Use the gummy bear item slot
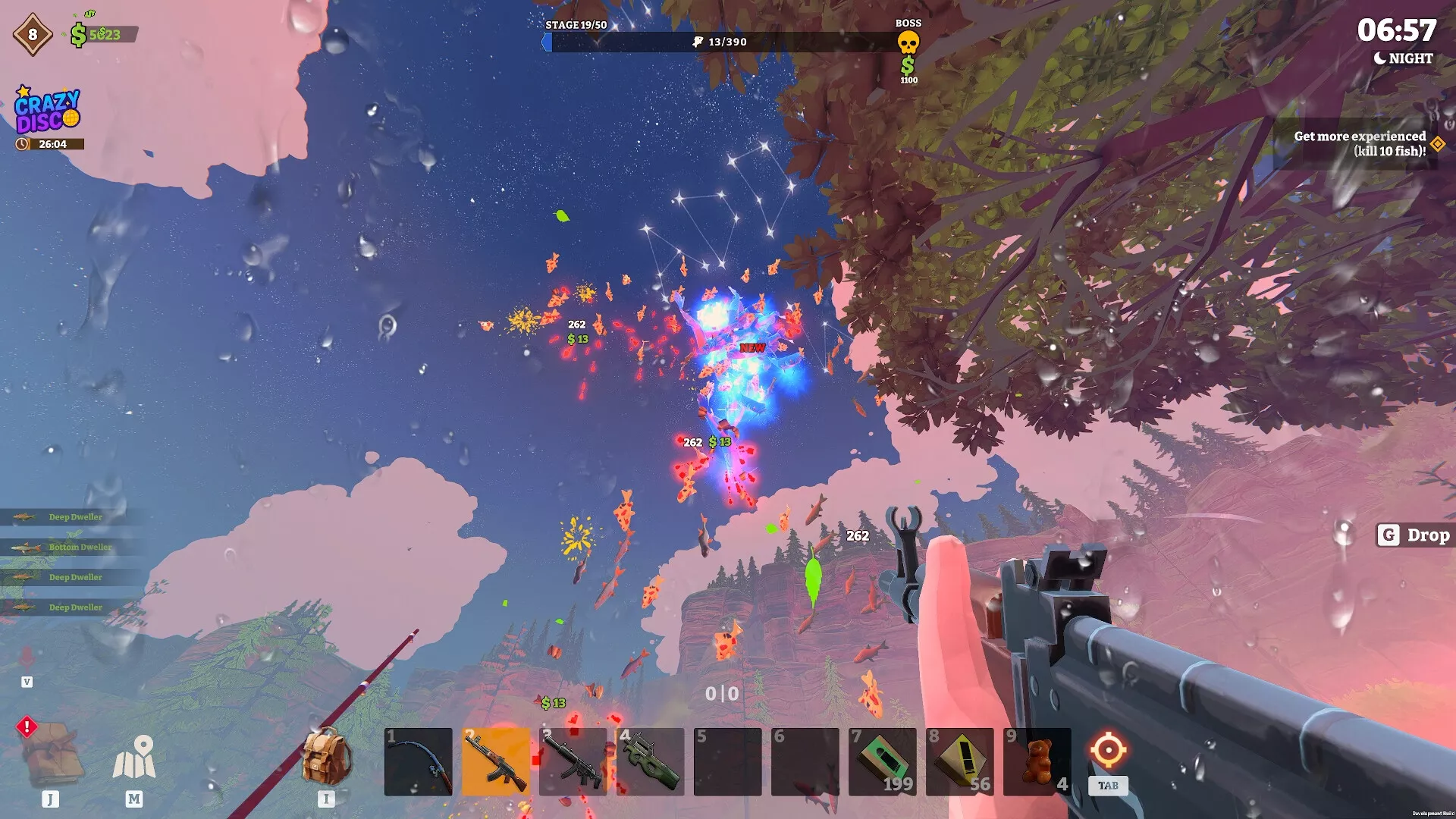Viewport: 1456px width, 819px height. (1037, 761)
